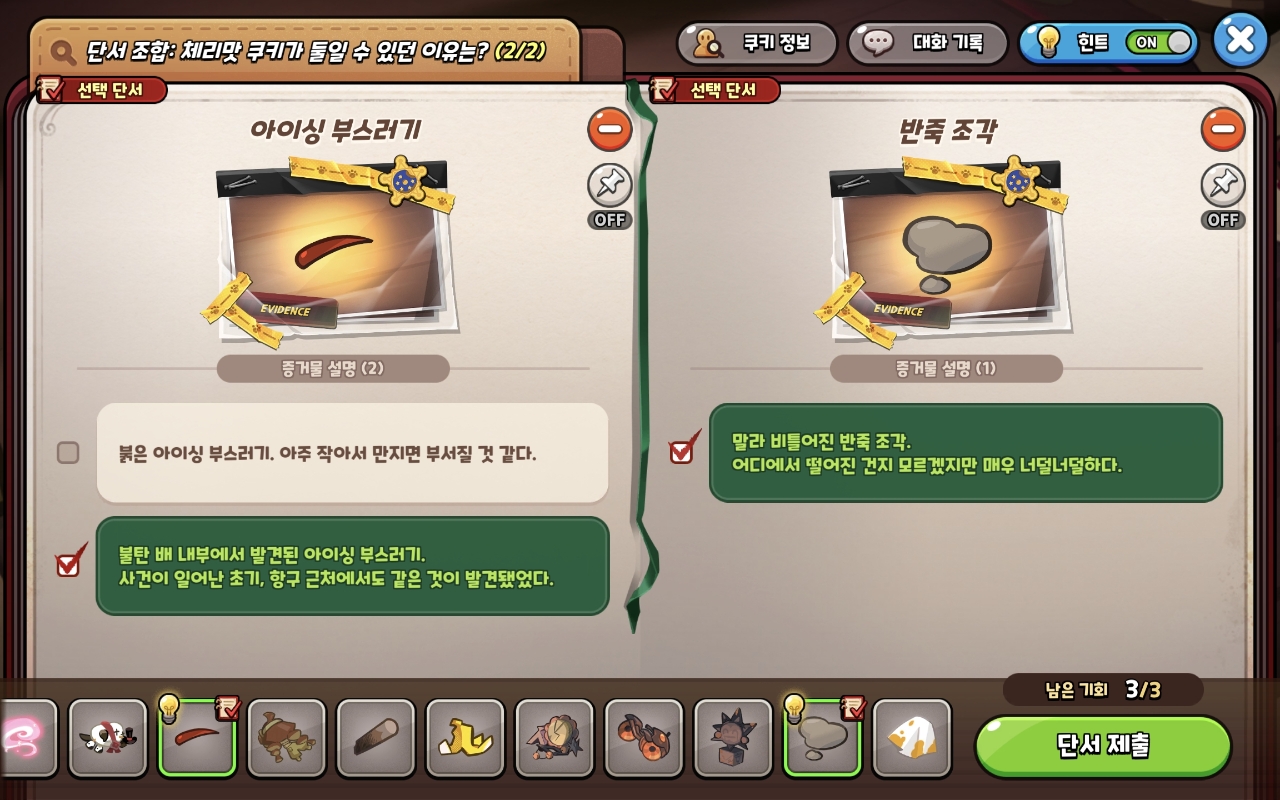Viewport: 1280px width, 800px height.
Task: Check the red icing crumb first description checkbox
Action: pyautogui.click(x=67, y=453)
